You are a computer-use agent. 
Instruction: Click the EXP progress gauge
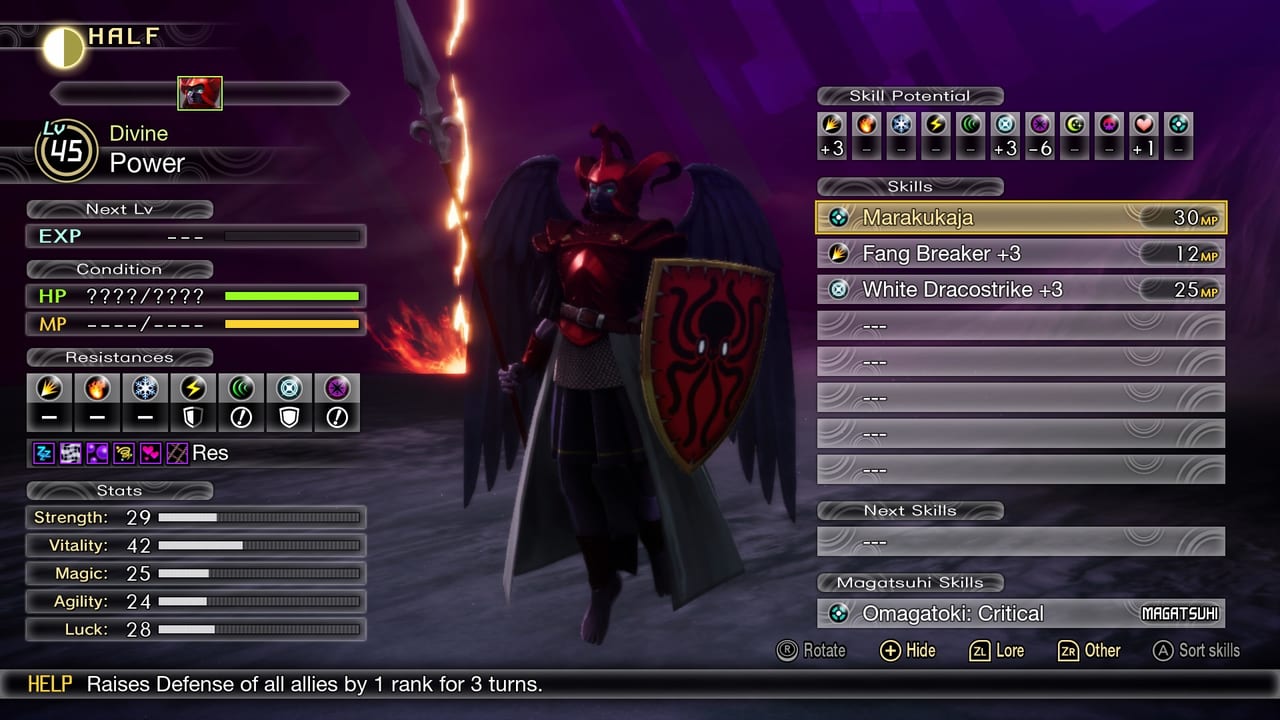tap(290, 237)
